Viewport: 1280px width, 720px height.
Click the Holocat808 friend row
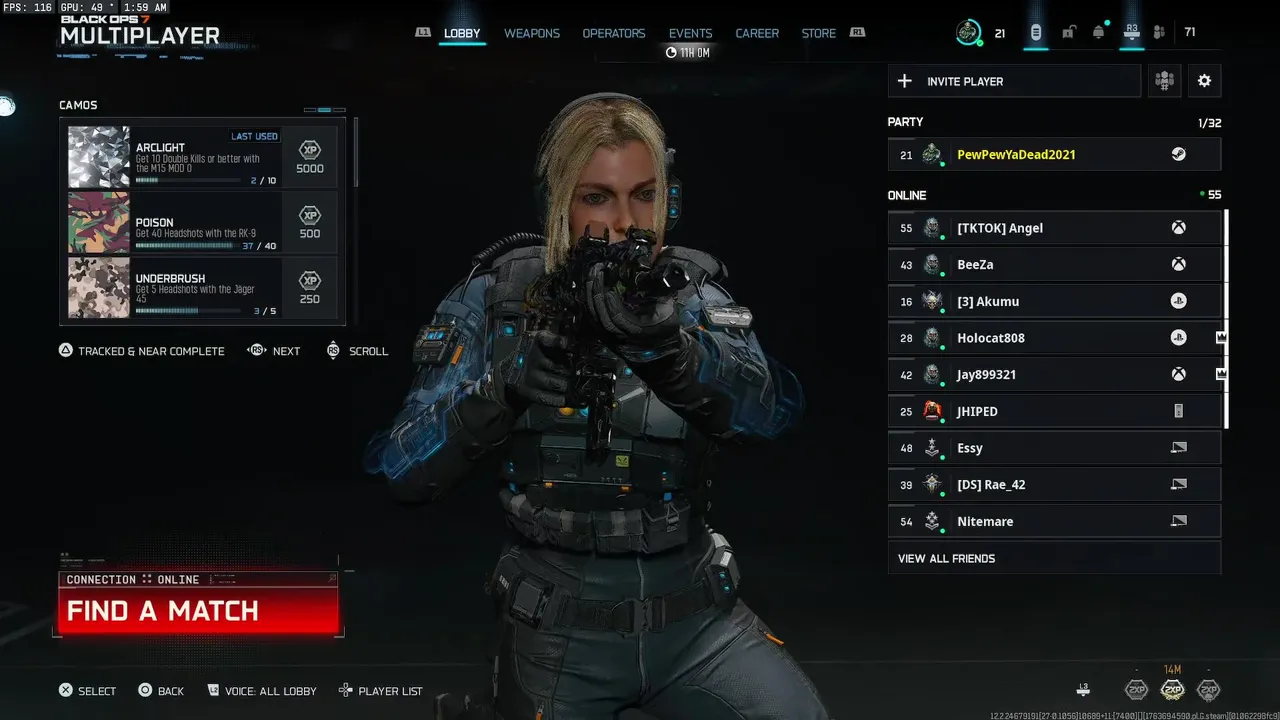pyautogui.click(x=1054, y=338)
